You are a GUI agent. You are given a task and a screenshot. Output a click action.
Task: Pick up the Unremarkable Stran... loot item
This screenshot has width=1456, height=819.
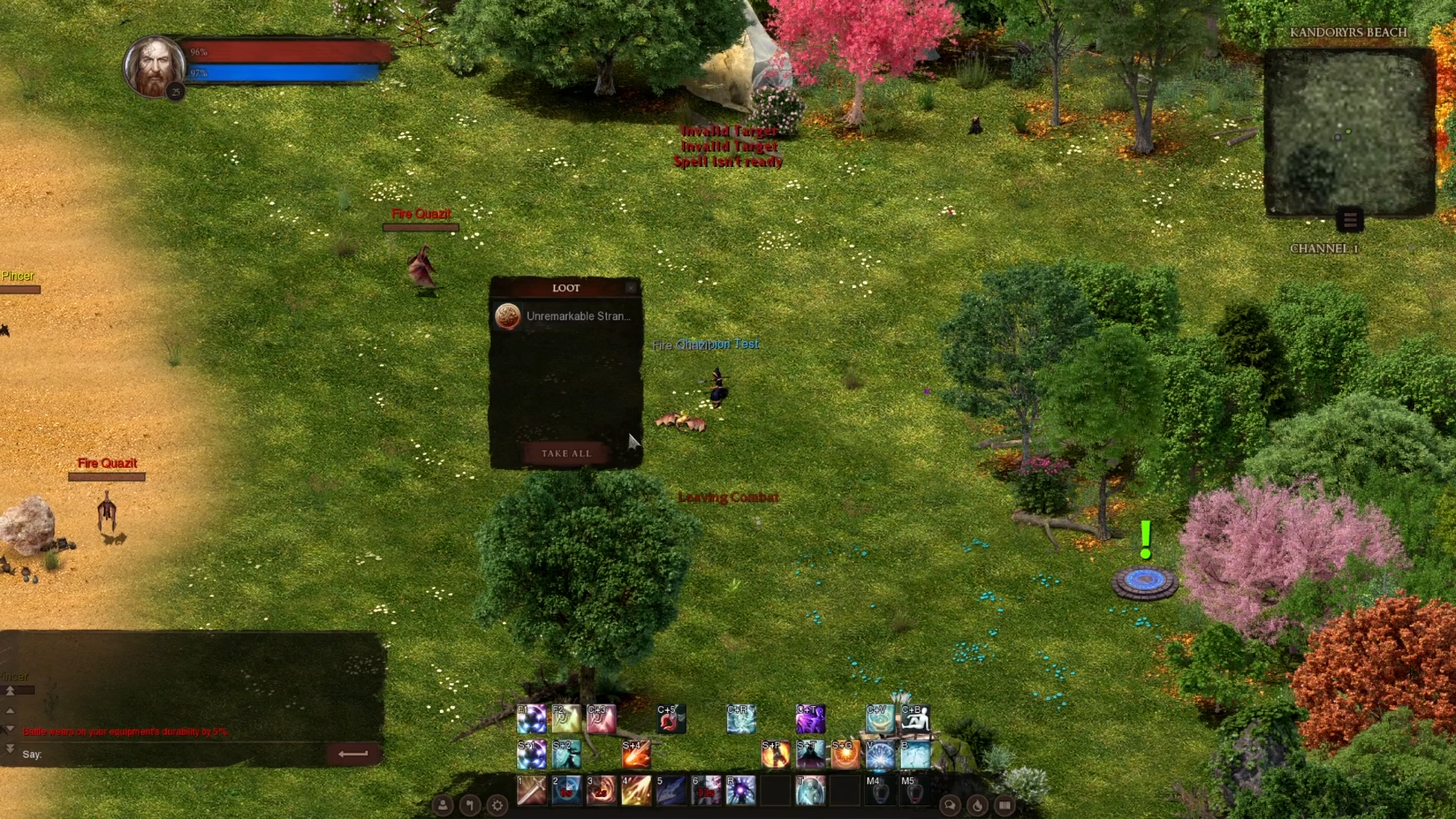[x=566, y=316]
